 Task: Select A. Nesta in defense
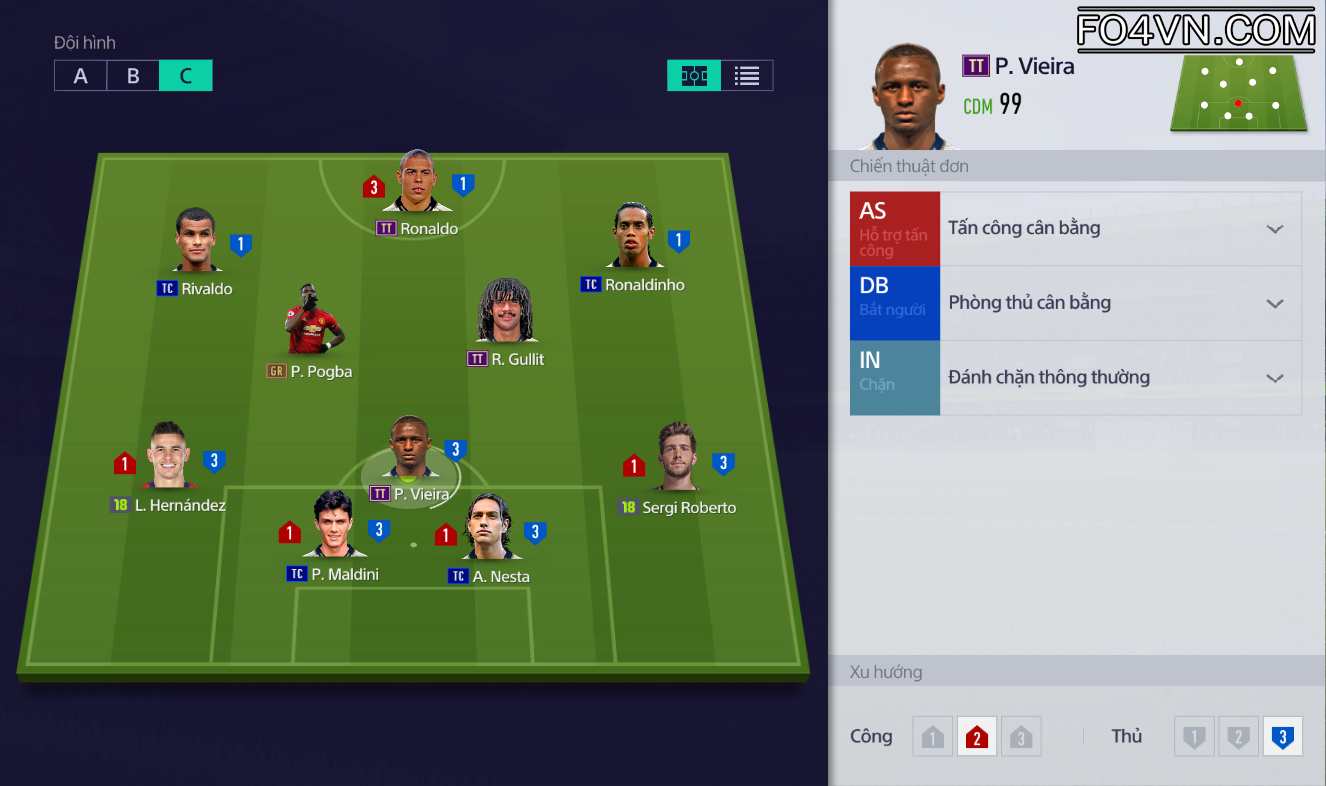(489, 528)
